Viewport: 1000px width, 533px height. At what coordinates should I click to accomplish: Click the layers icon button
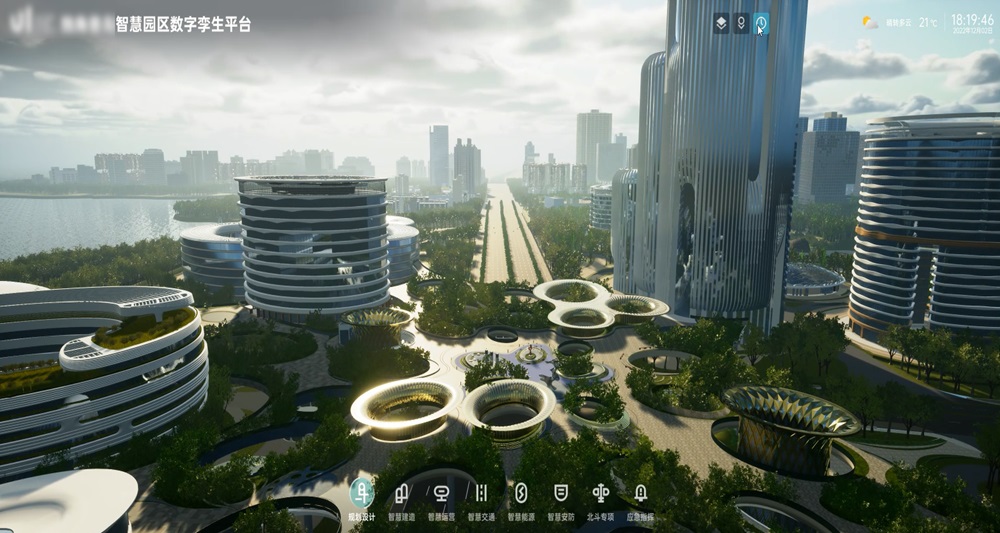click(721, 22)
